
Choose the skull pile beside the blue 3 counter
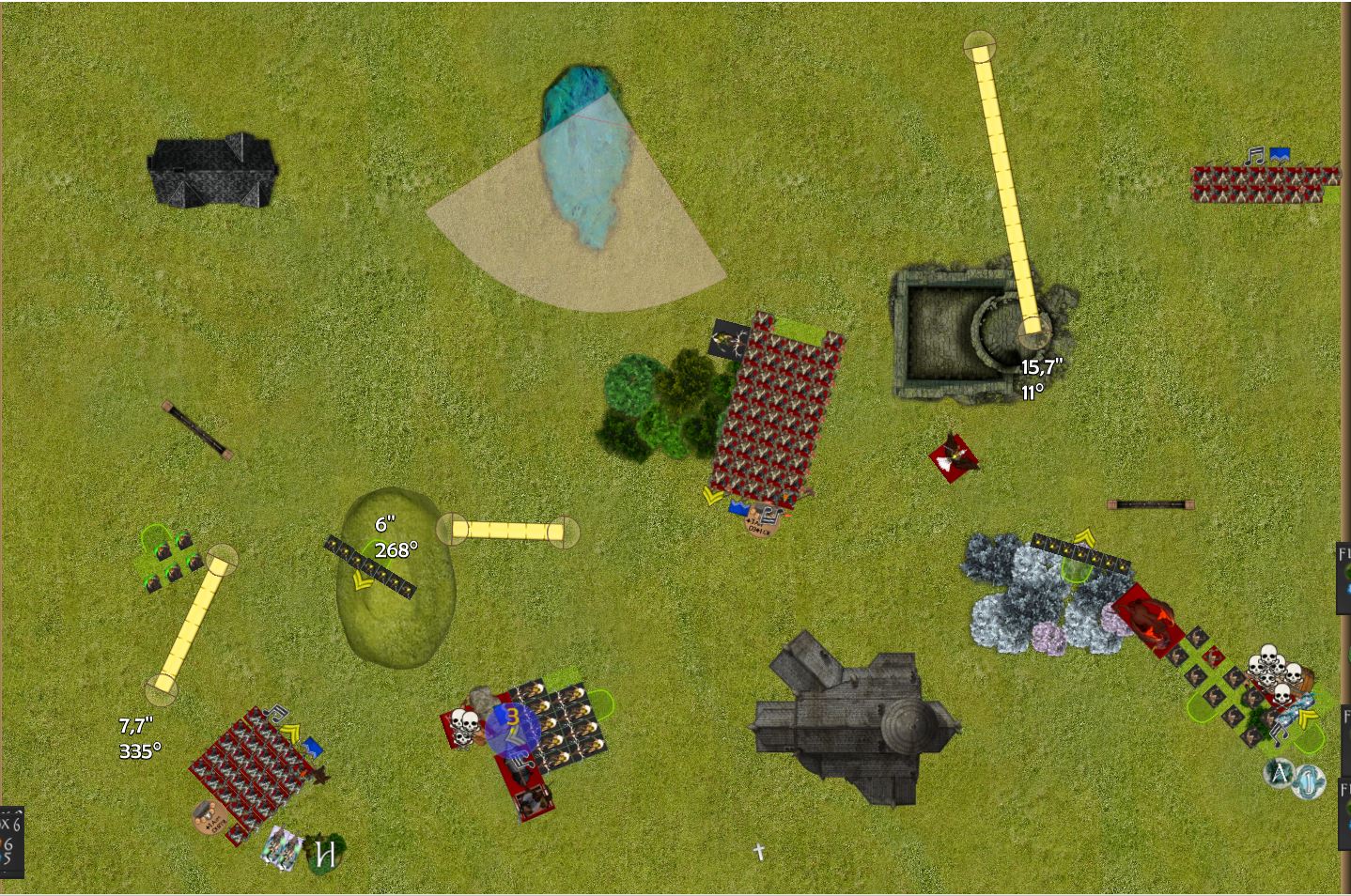tap(462, 724)
